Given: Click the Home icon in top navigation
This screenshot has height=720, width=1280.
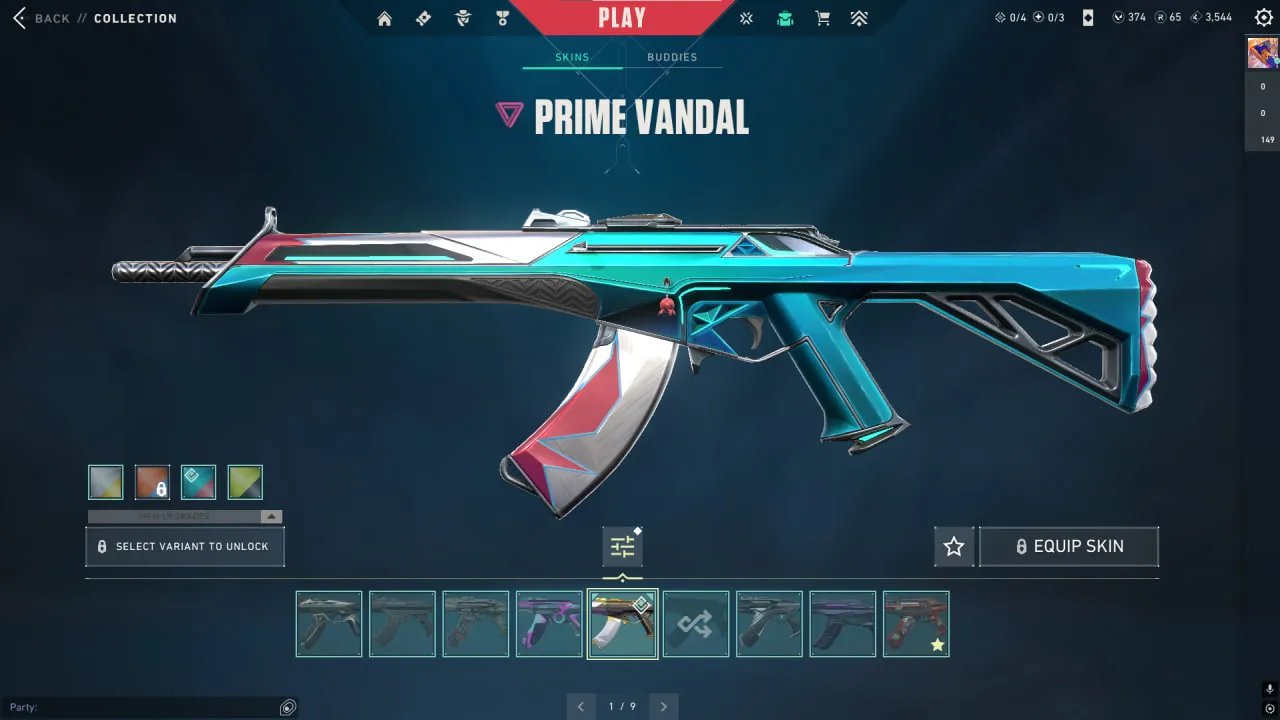Looking at the screenshot, I should (384, 17).
